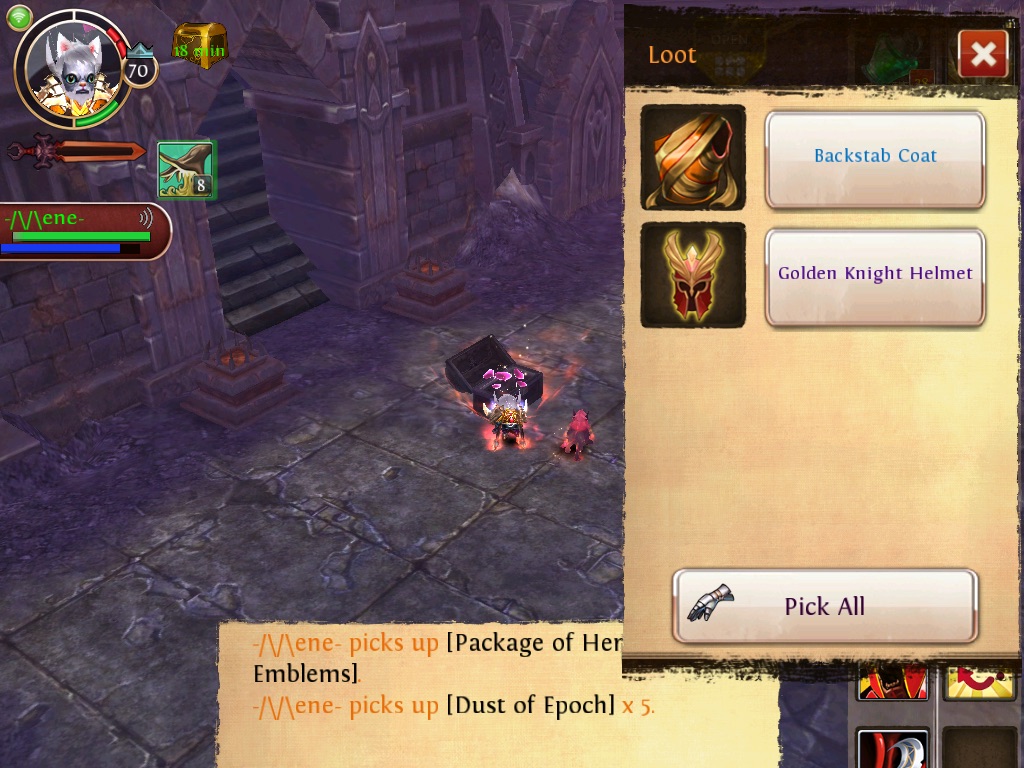The image size is (1024, 768).
Task: Click the green wifi connection indicator
Action: coord(19,17)
